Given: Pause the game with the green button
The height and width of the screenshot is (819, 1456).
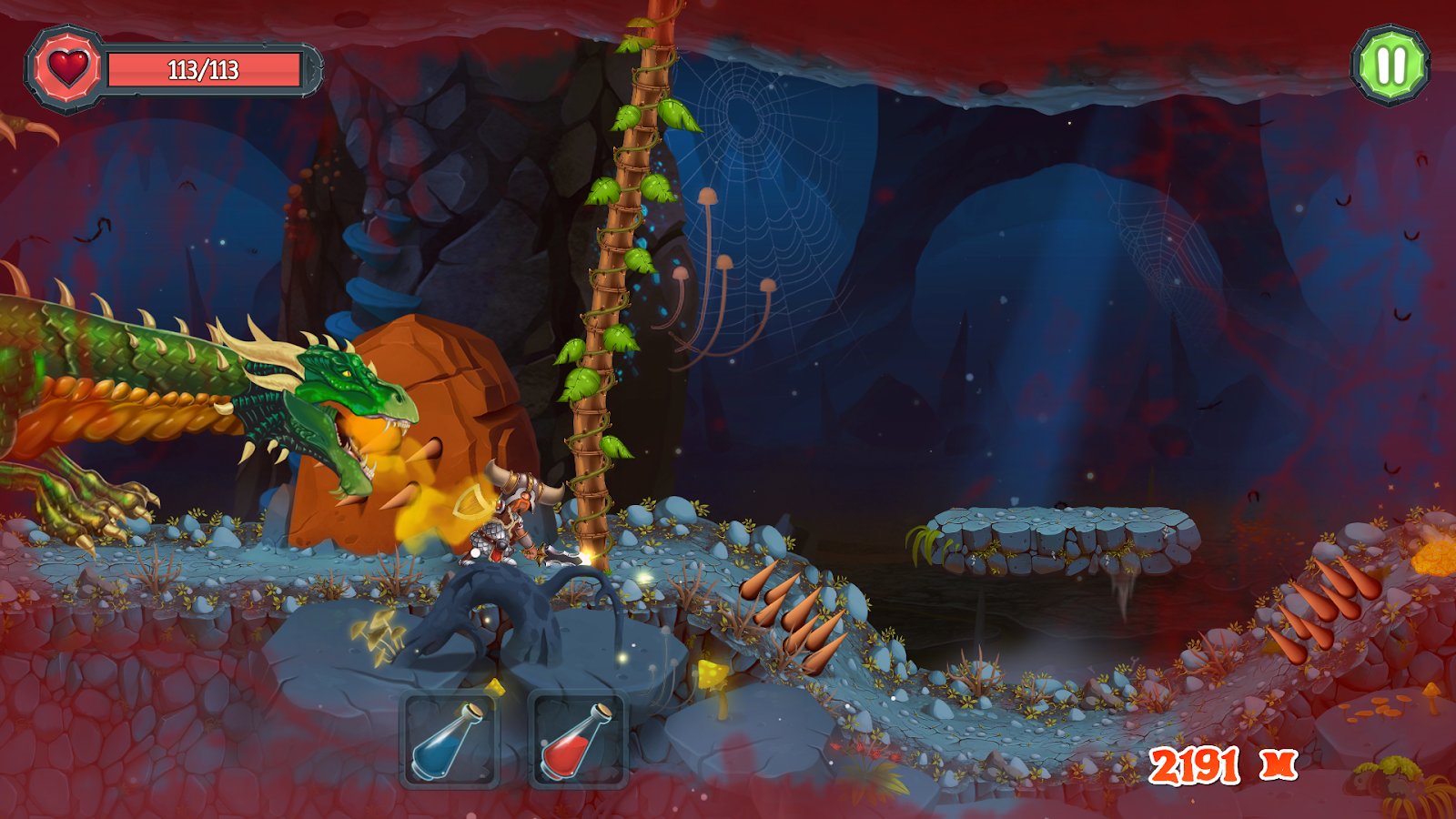Looking at the screenshot, I should click(x=1390, y=66).
